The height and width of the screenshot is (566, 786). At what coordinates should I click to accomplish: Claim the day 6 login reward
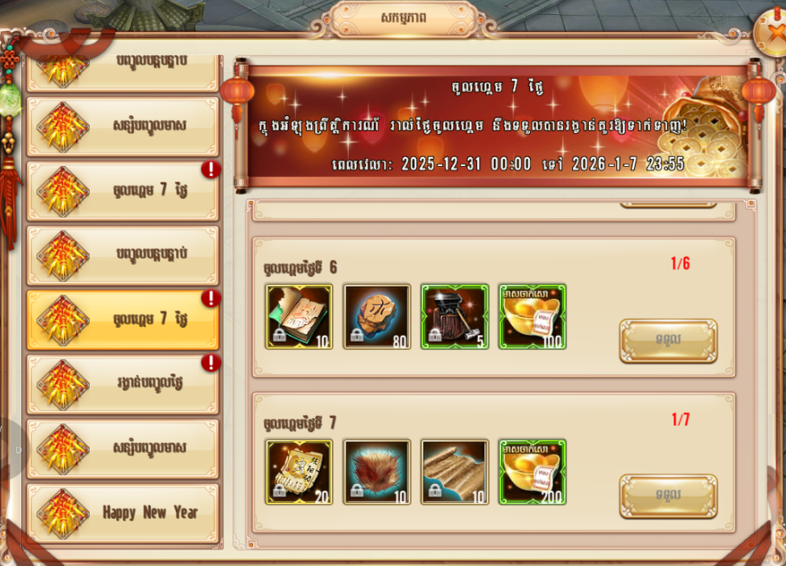(x=667, y=341)
